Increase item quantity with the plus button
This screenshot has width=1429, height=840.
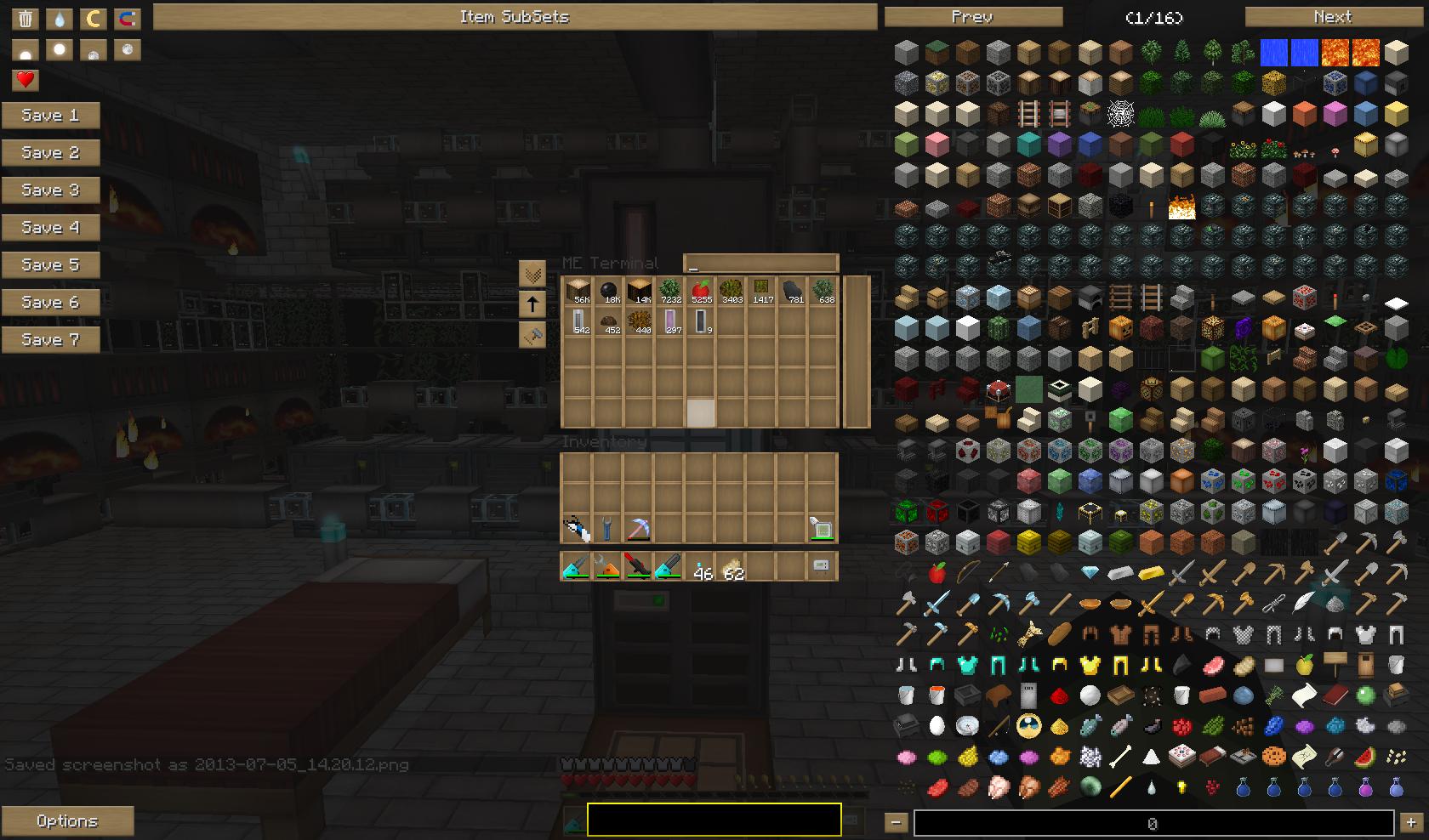tap(1411, 822)
